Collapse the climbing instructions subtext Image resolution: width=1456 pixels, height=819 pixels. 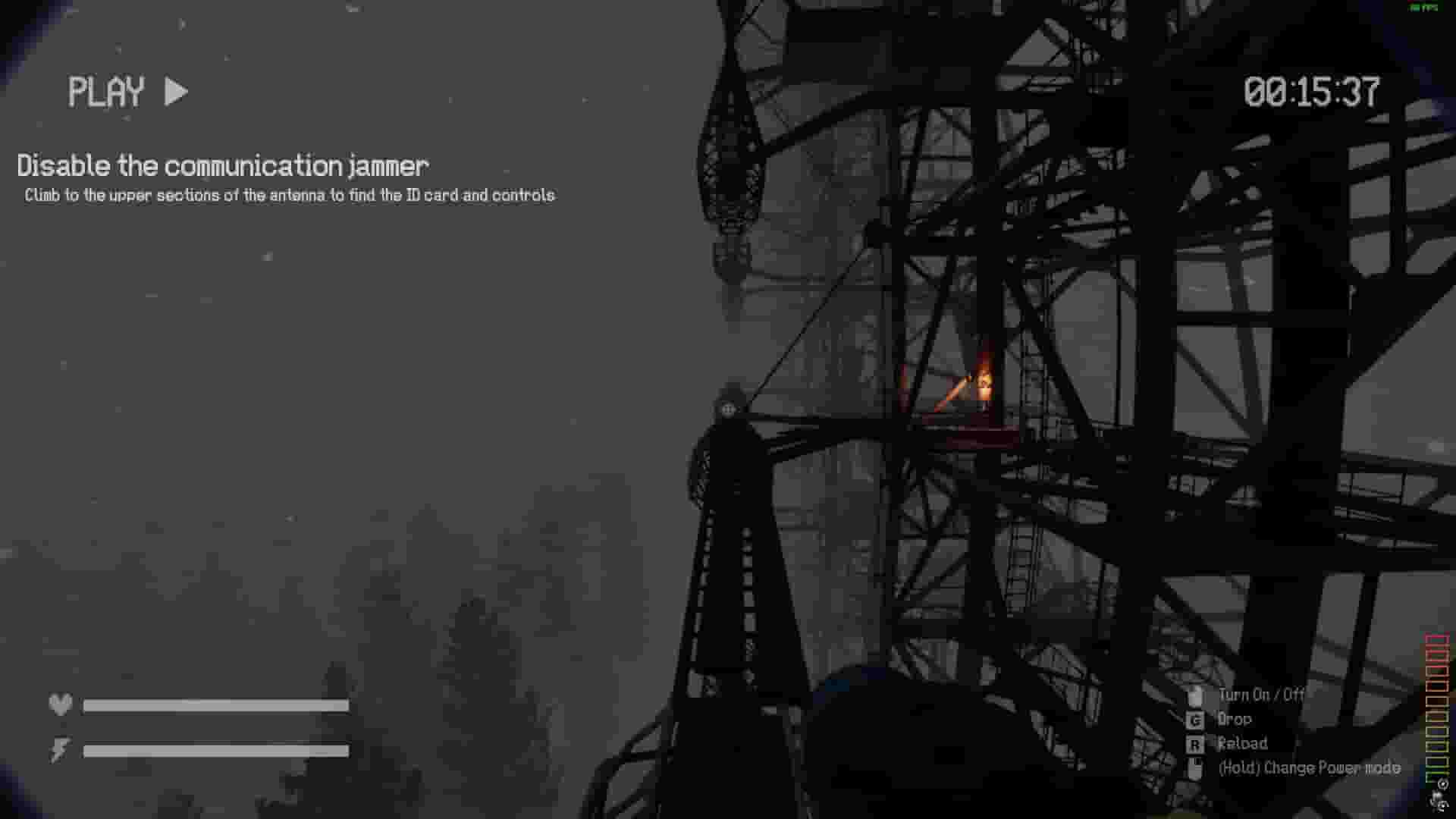288,195
